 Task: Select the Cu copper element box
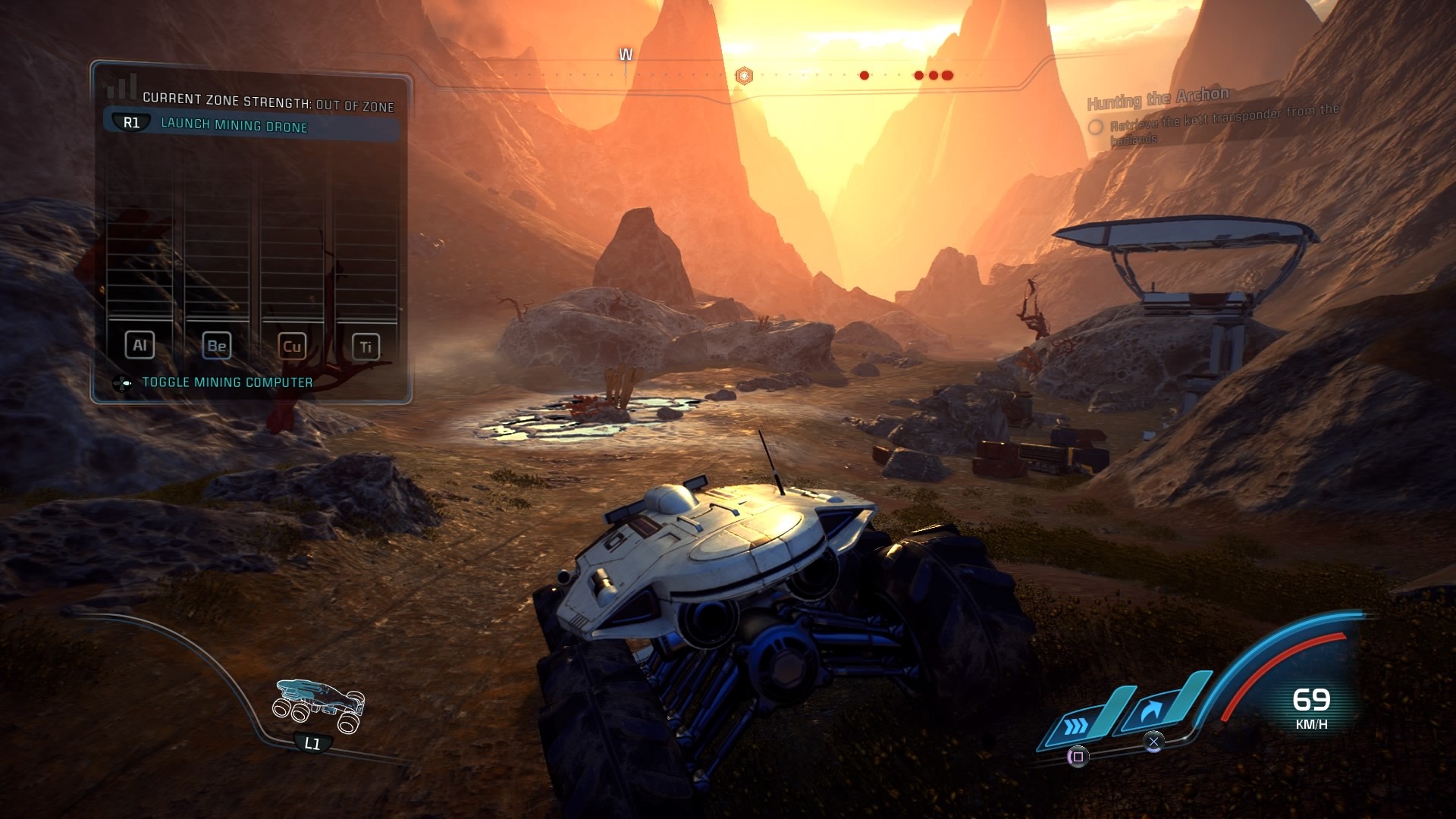coord(292,347)
